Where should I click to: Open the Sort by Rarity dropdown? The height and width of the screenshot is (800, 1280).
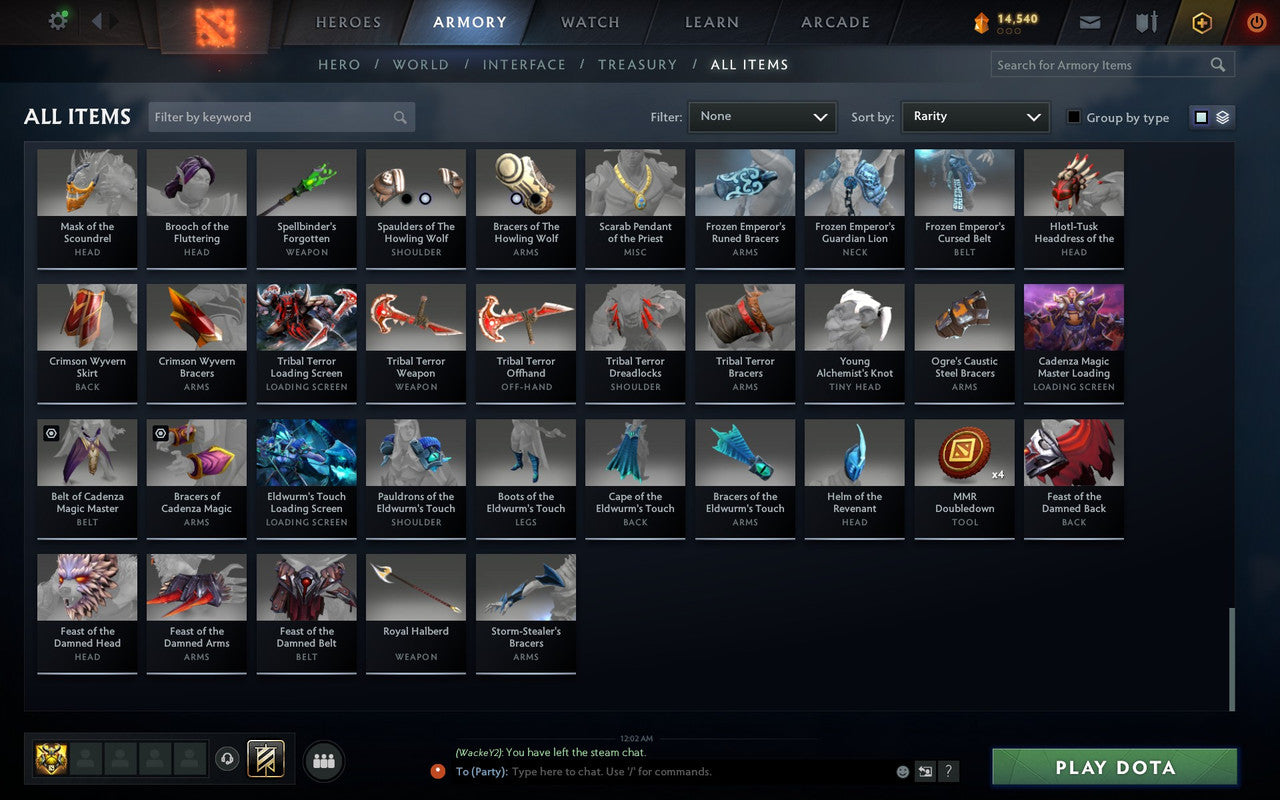975,116
